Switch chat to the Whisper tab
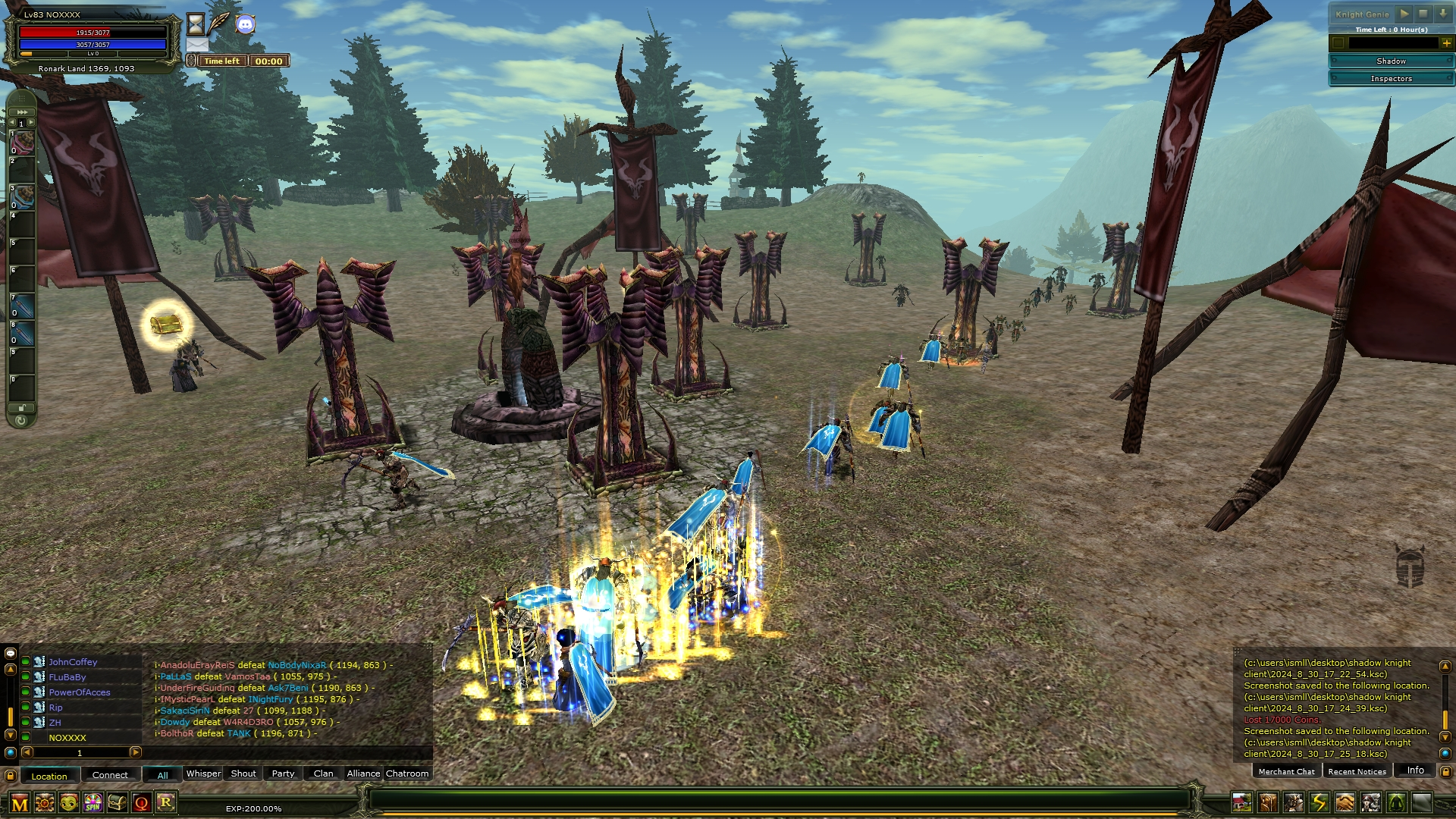This screenshot has width=1456, height=819. [203, 773]
